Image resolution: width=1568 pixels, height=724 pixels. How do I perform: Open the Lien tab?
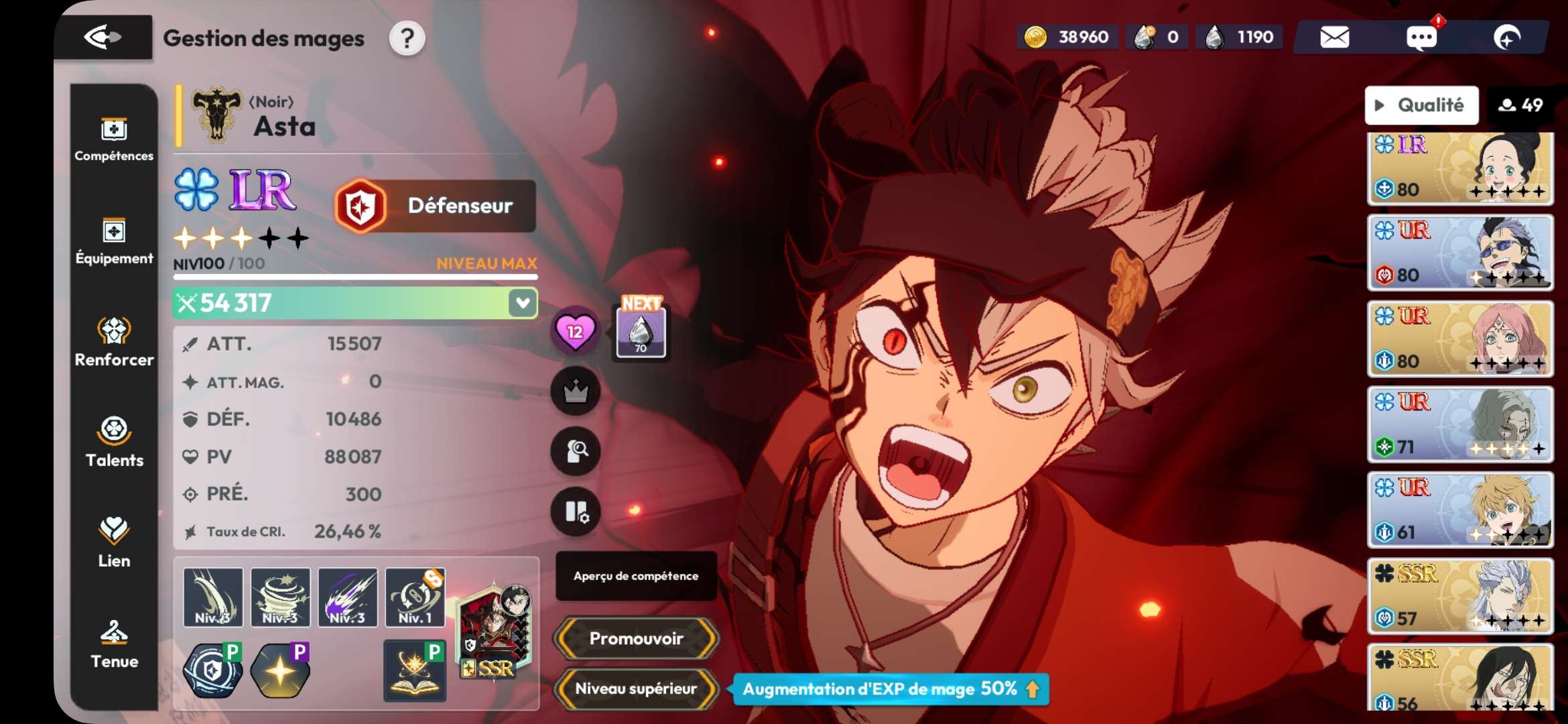click(114, 543)
